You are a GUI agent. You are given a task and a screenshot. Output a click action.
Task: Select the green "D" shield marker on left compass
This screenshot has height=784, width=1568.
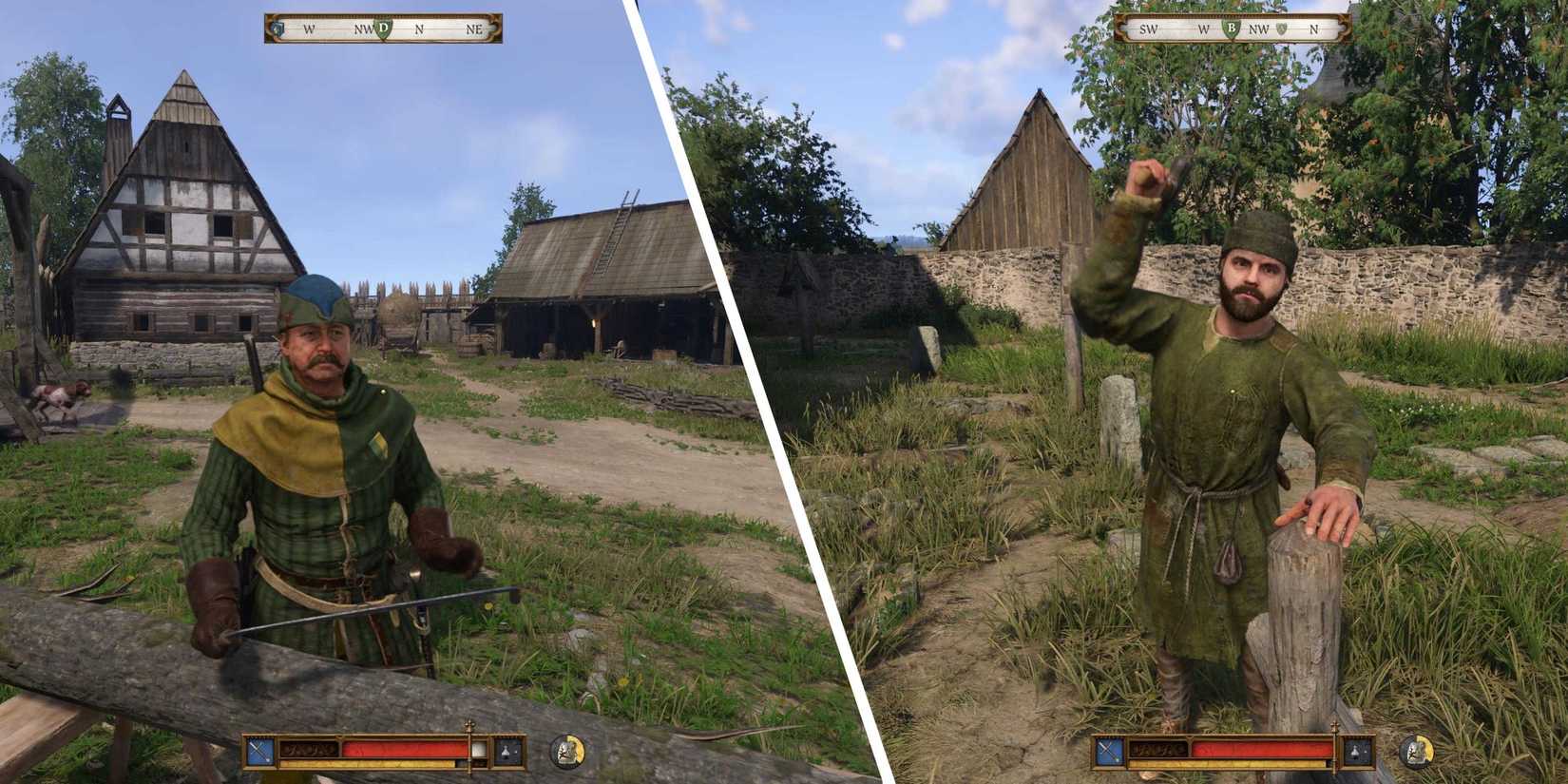[x=384, y=29]
